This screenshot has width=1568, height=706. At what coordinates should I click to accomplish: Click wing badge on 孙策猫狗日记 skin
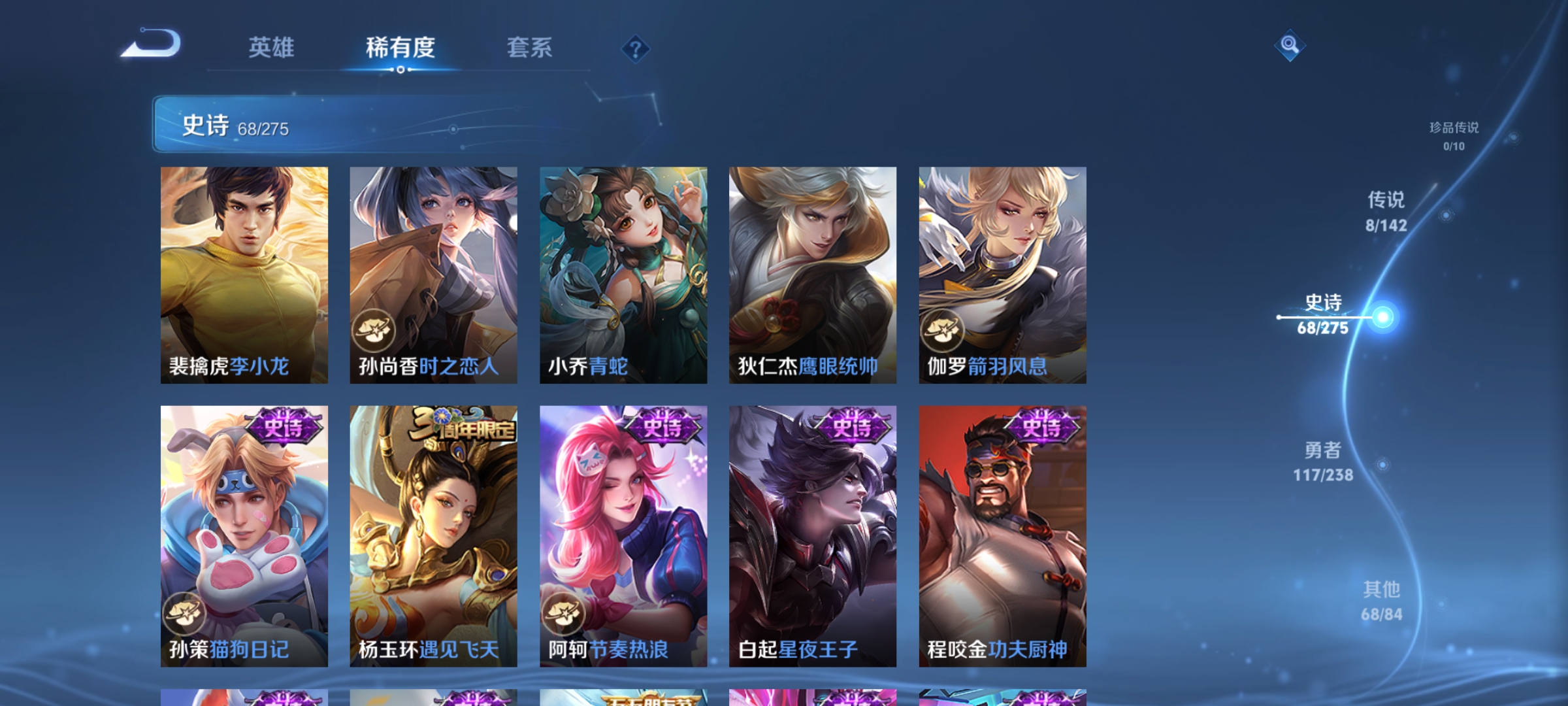184,613
